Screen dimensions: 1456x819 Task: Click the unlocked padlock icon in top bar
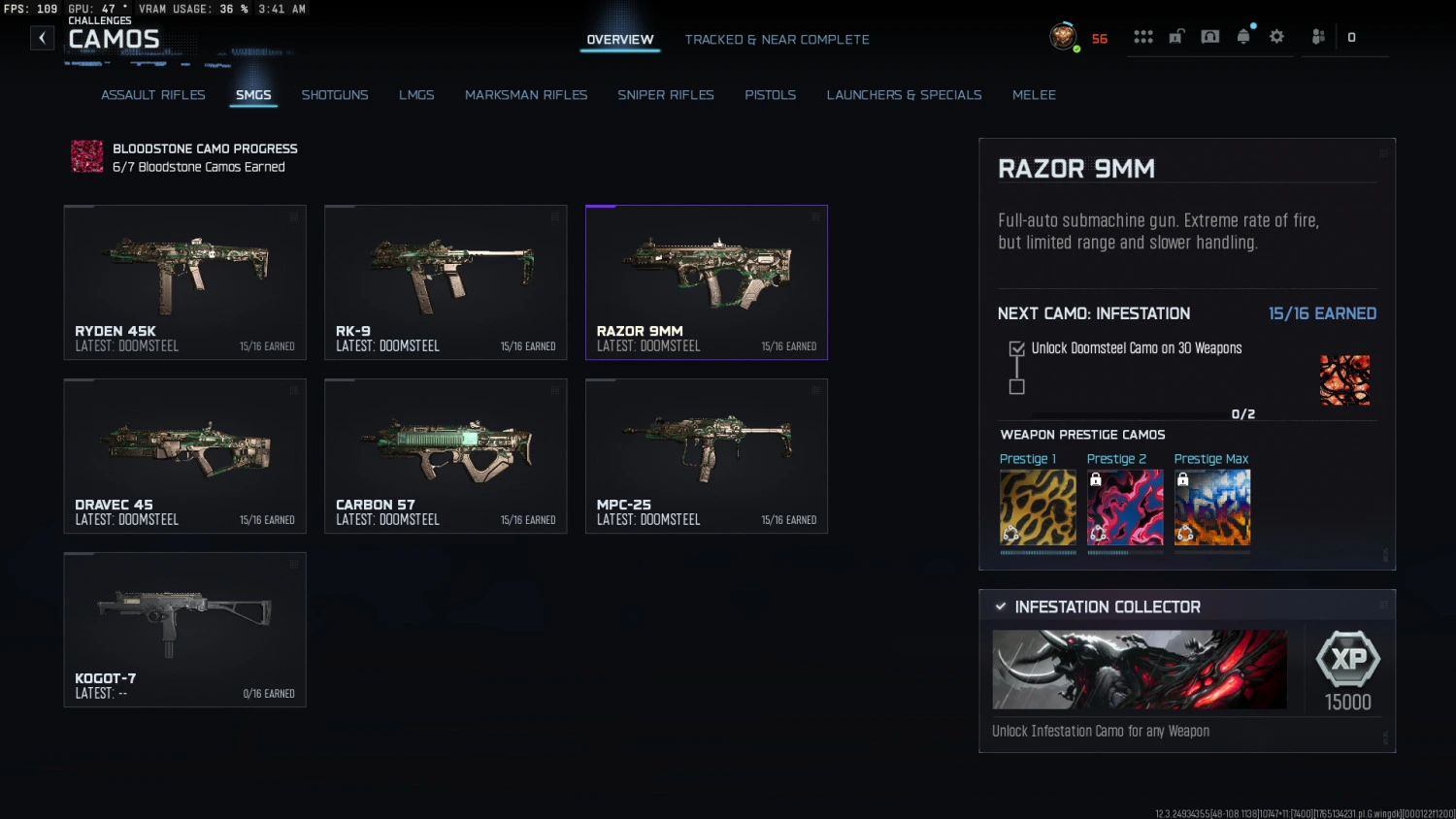pyautogui.click(x=1175, y=35)
